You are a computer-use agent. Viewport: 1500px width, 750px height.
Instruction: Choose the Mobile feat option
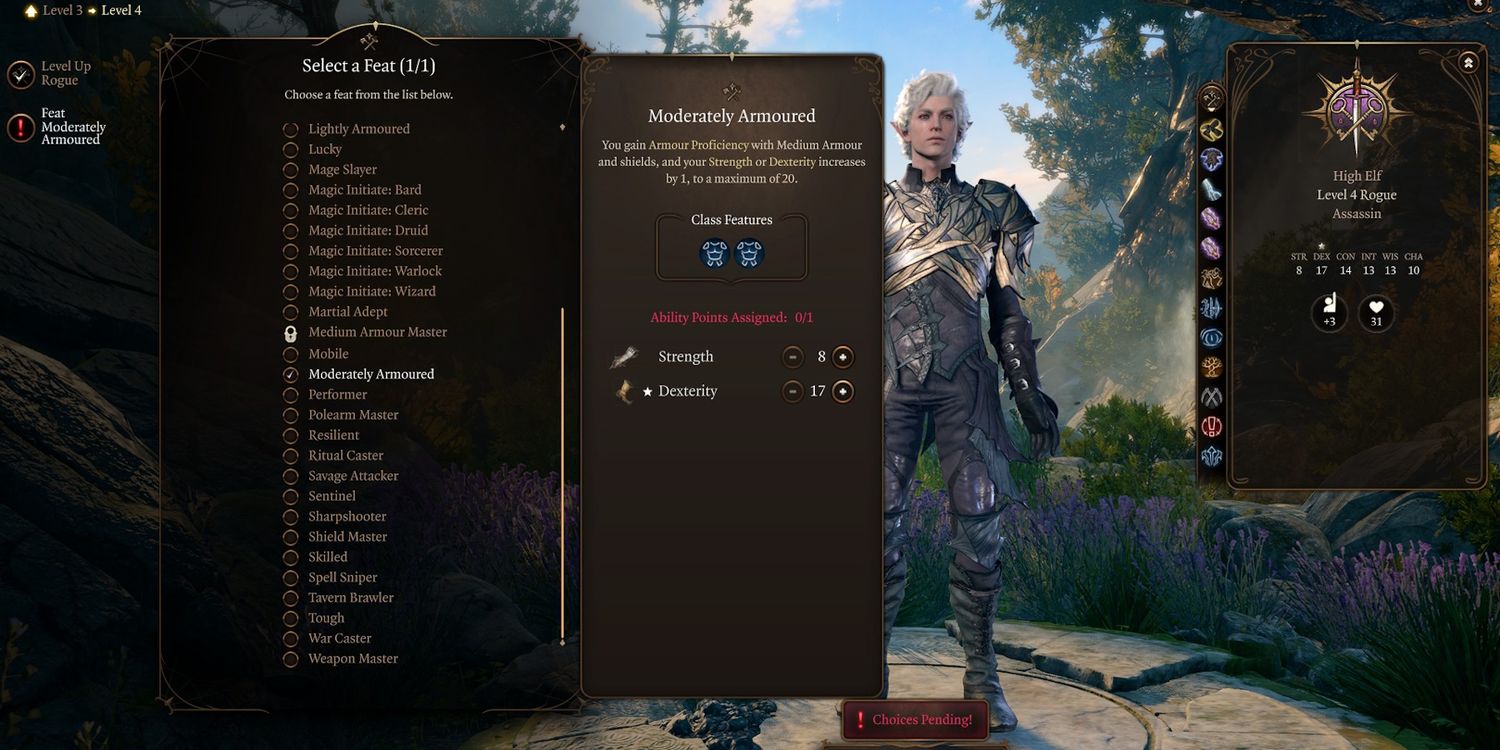coord(327,354)
